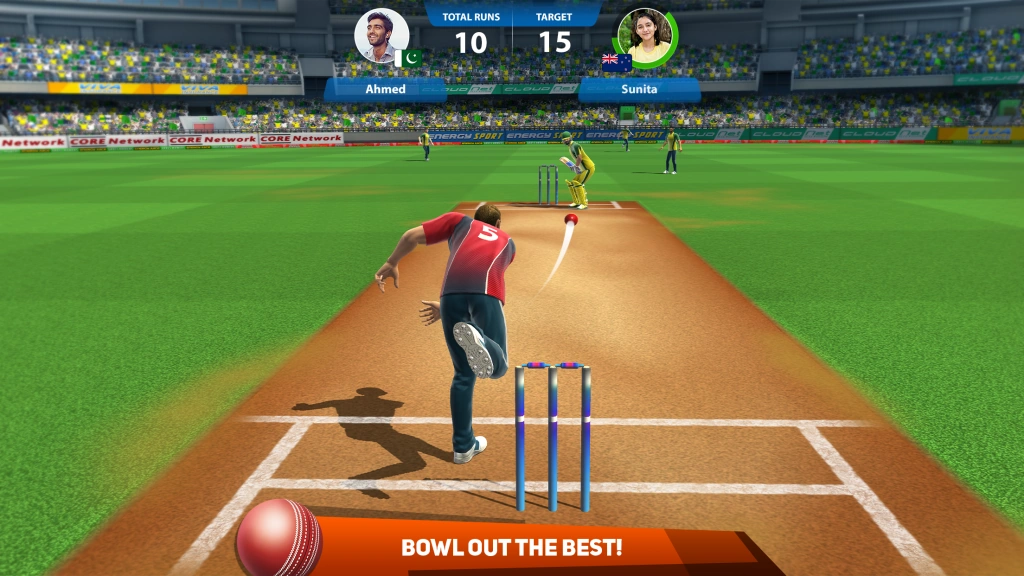The width and height of the screenshot is (1024, 576).
Task: Select the Ahmed name banner
Action: [385, 89]
